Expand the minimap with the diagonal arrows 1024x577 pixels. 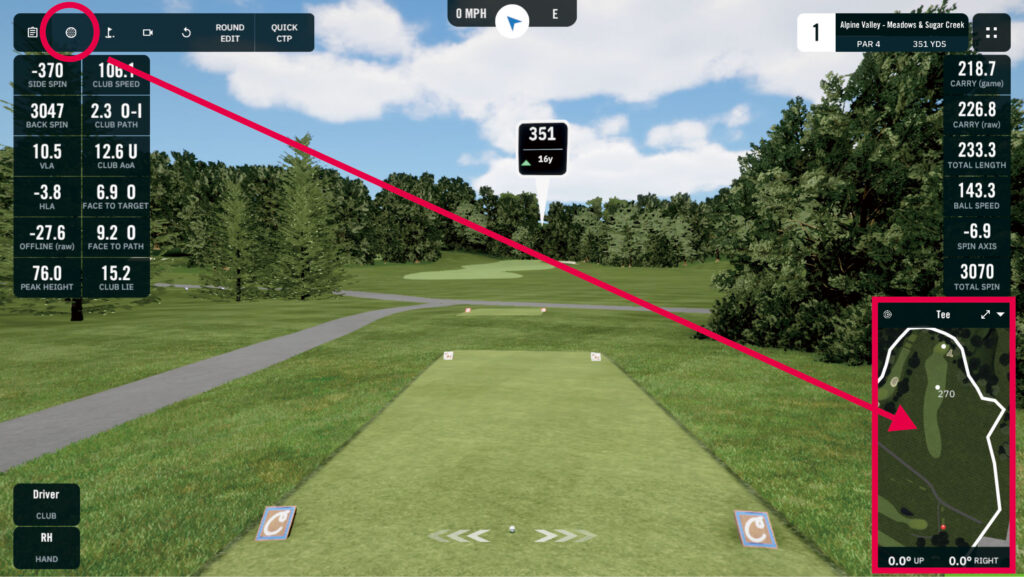coord(986,314)
